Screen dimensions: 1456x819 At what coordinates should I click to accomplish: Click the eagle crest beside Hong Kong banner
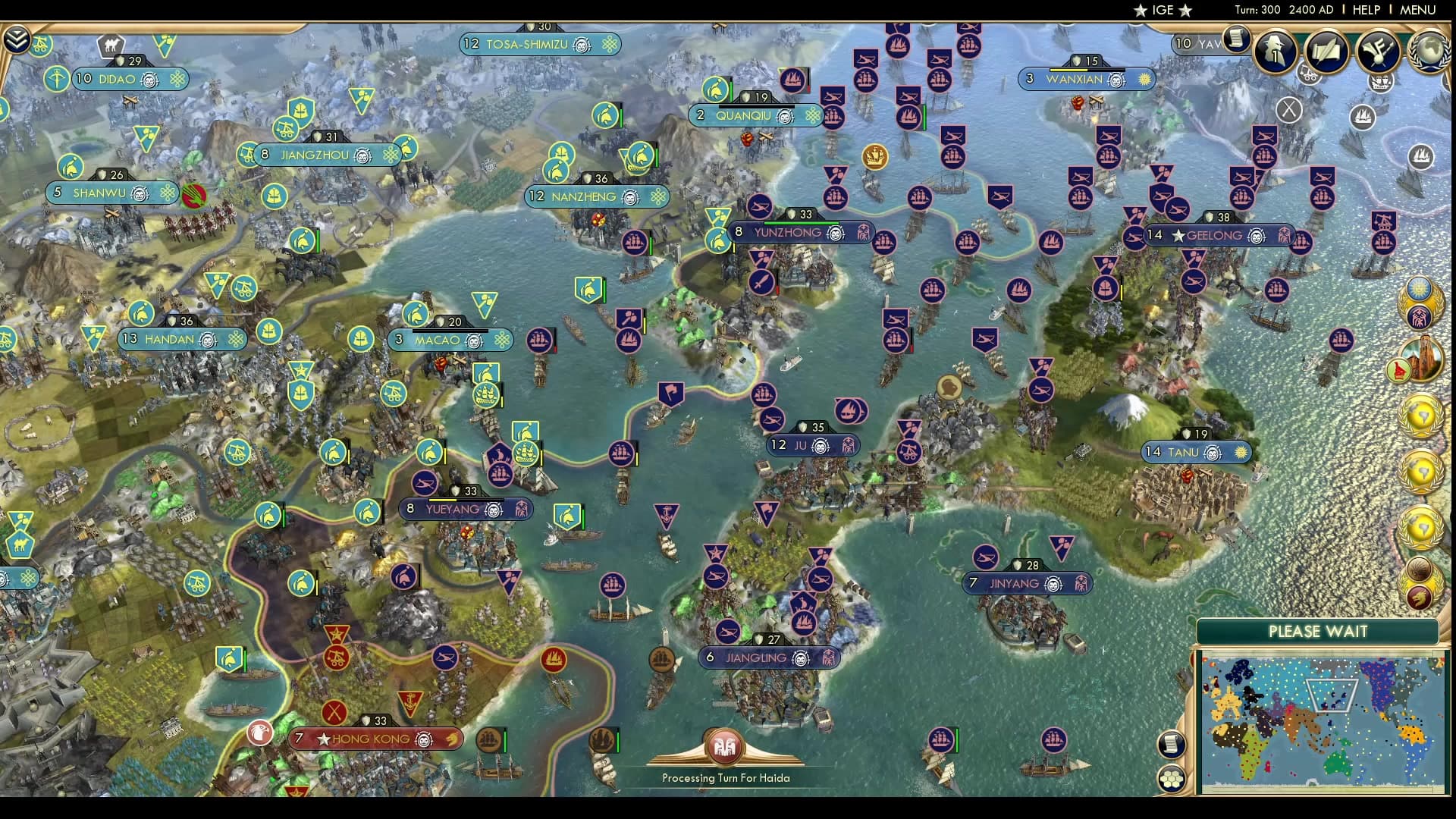pos(259,733)
